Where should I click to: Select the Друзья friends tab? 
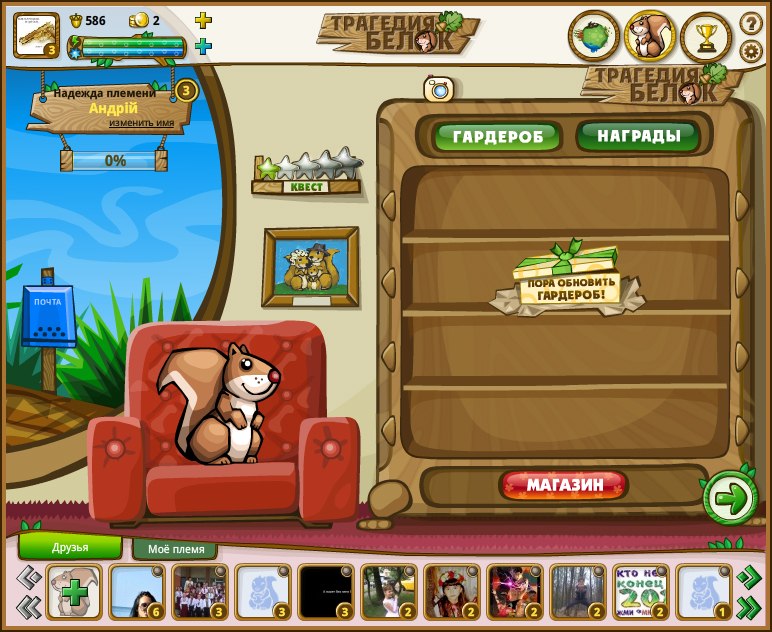70,547
